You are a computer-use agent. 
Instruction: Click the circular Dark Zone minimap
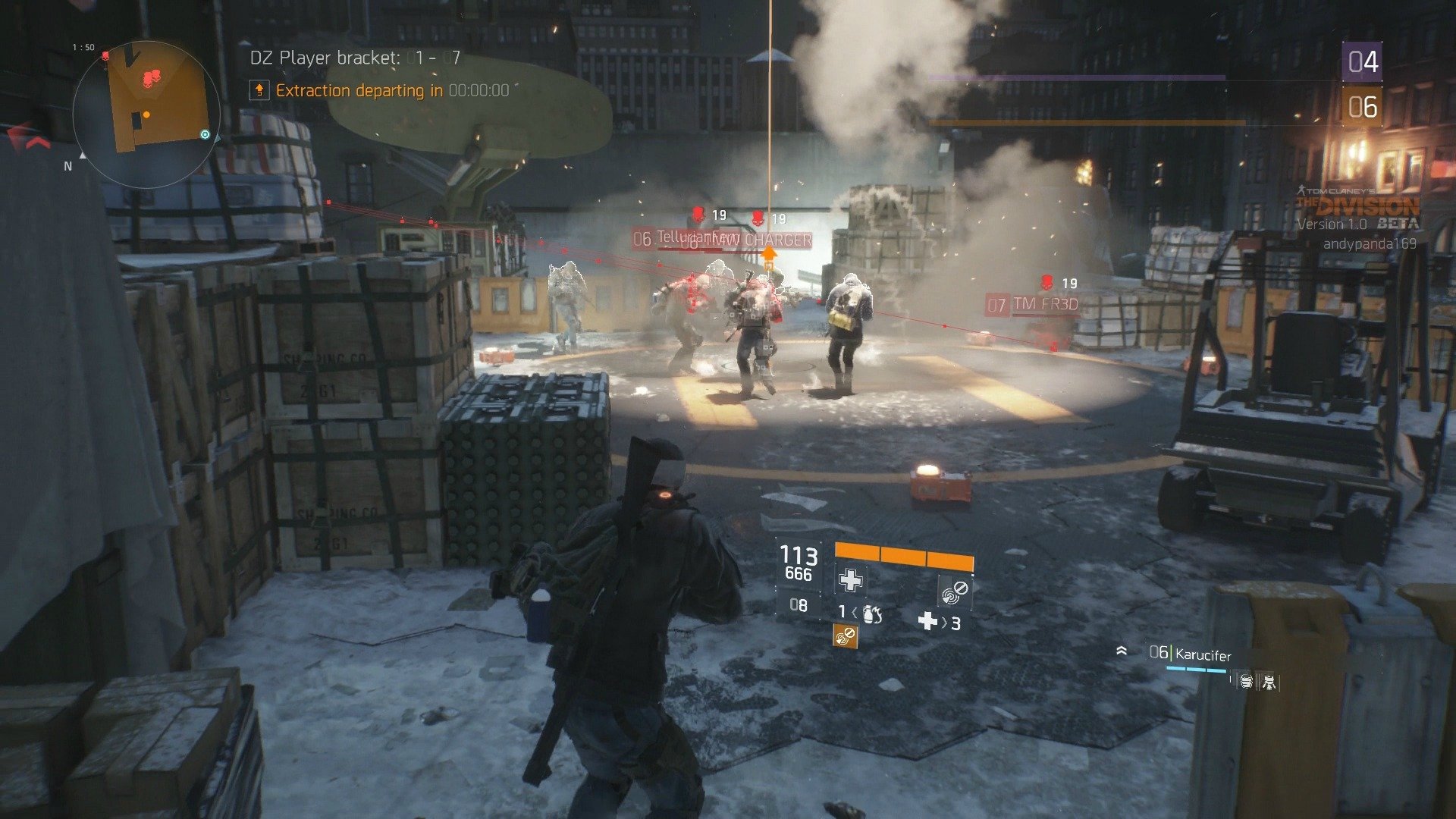coord(146,114)
